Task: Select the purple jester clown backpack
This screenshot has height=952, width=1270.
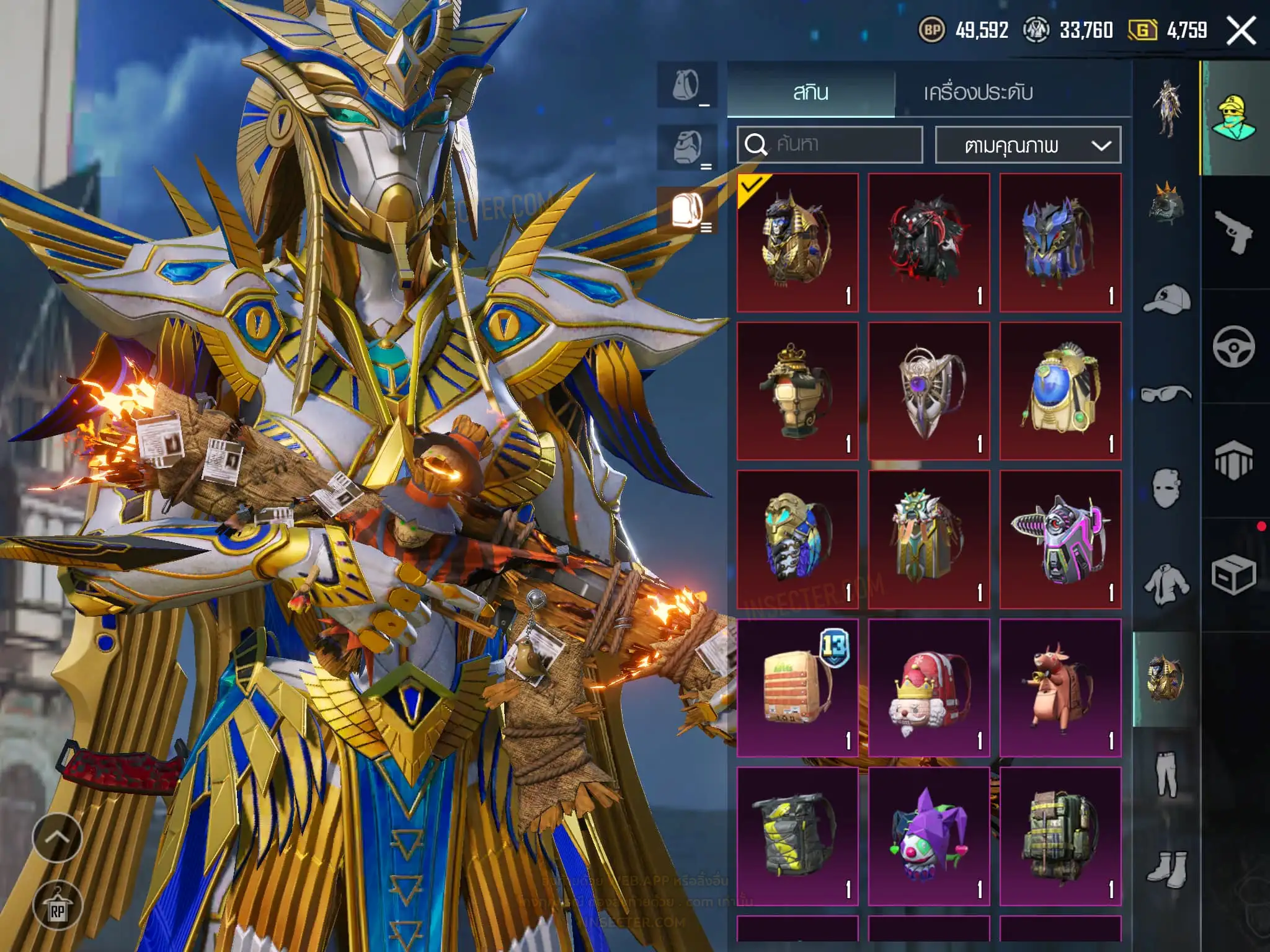Action: (928, 836)
